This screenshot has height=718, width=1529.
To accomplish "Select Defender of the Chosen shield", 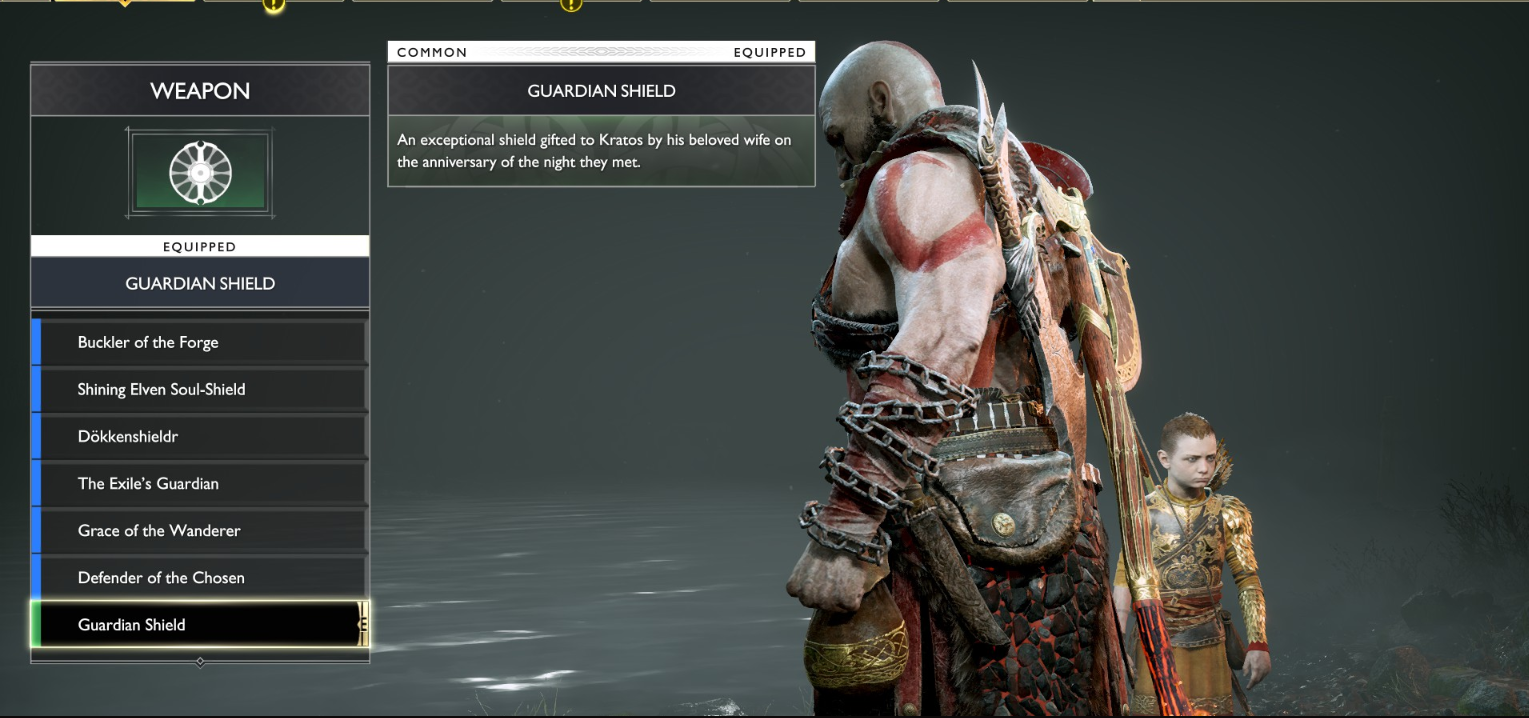I will coord(200,577).
